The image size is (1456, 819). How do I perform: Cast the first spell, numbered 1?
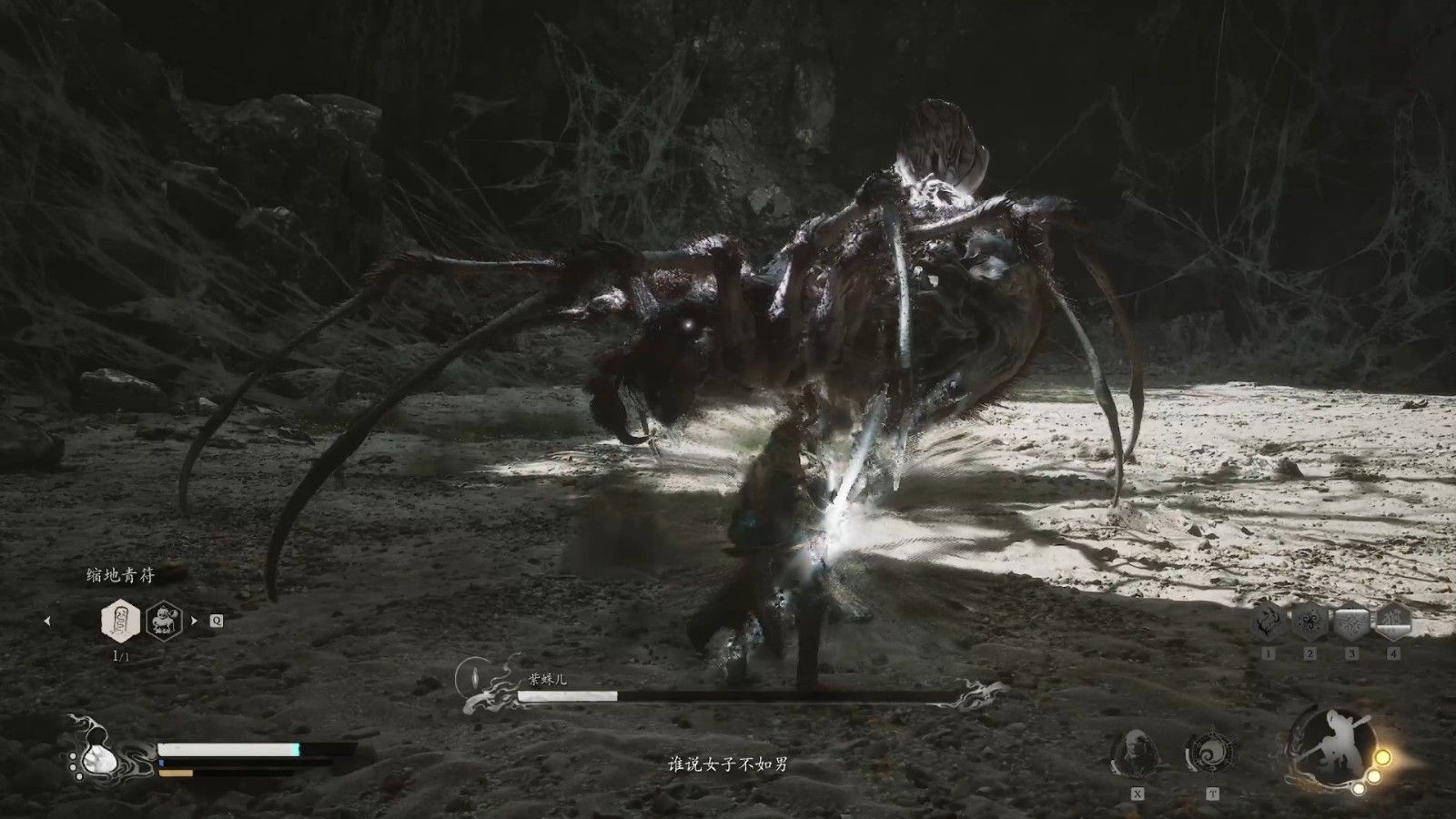(1269, 621)
